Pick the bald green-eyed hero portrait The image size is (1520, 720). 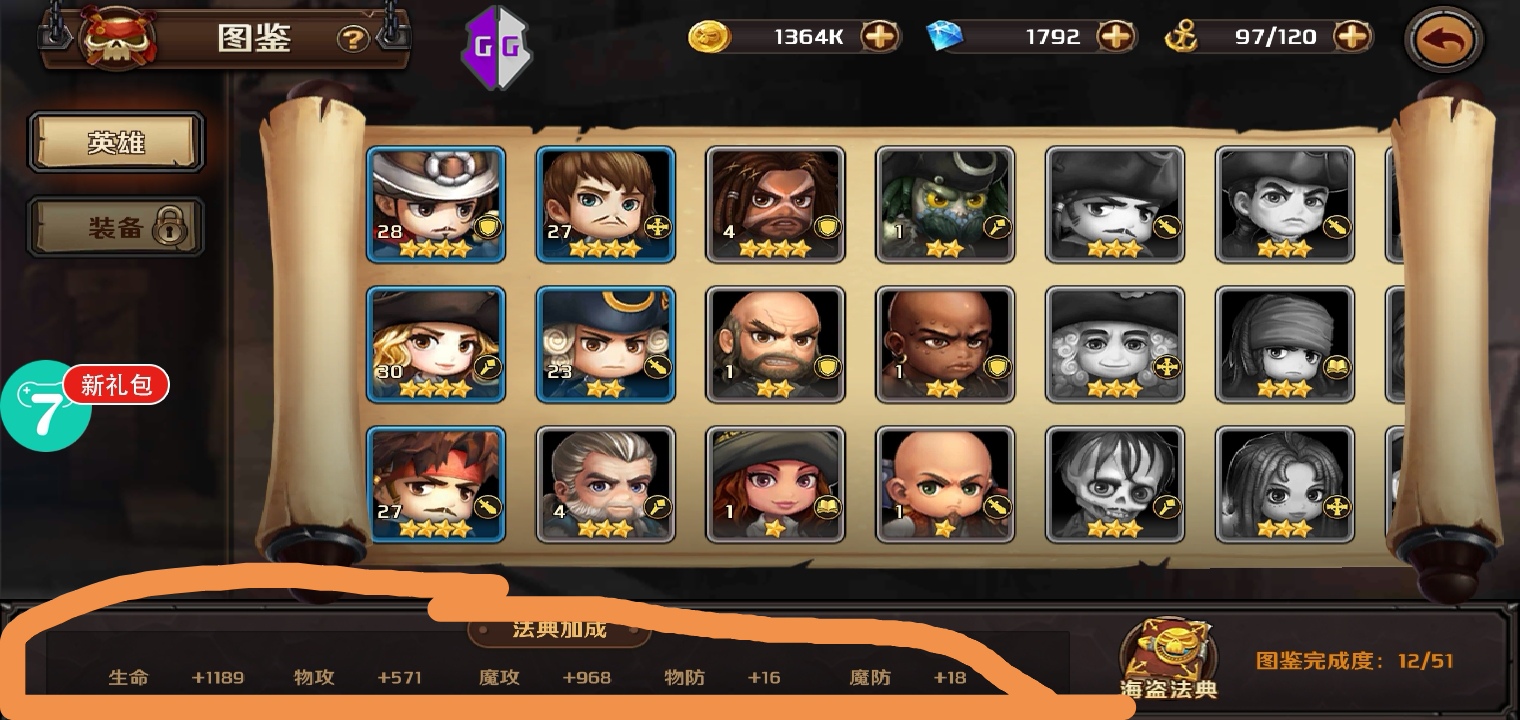(x=946, y=484)
